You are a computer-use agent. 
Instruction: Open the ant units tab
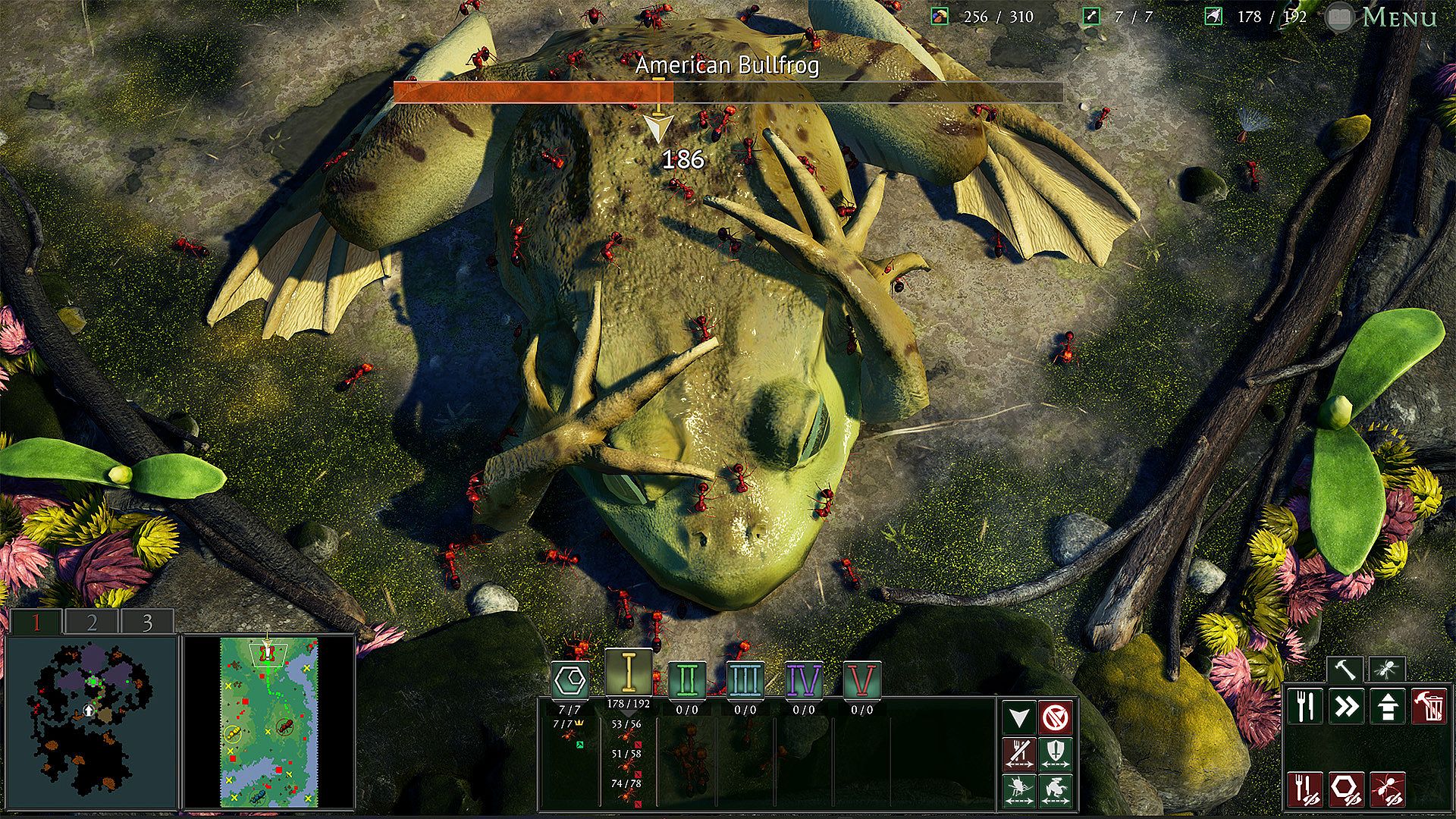(x=1387, y=670)
